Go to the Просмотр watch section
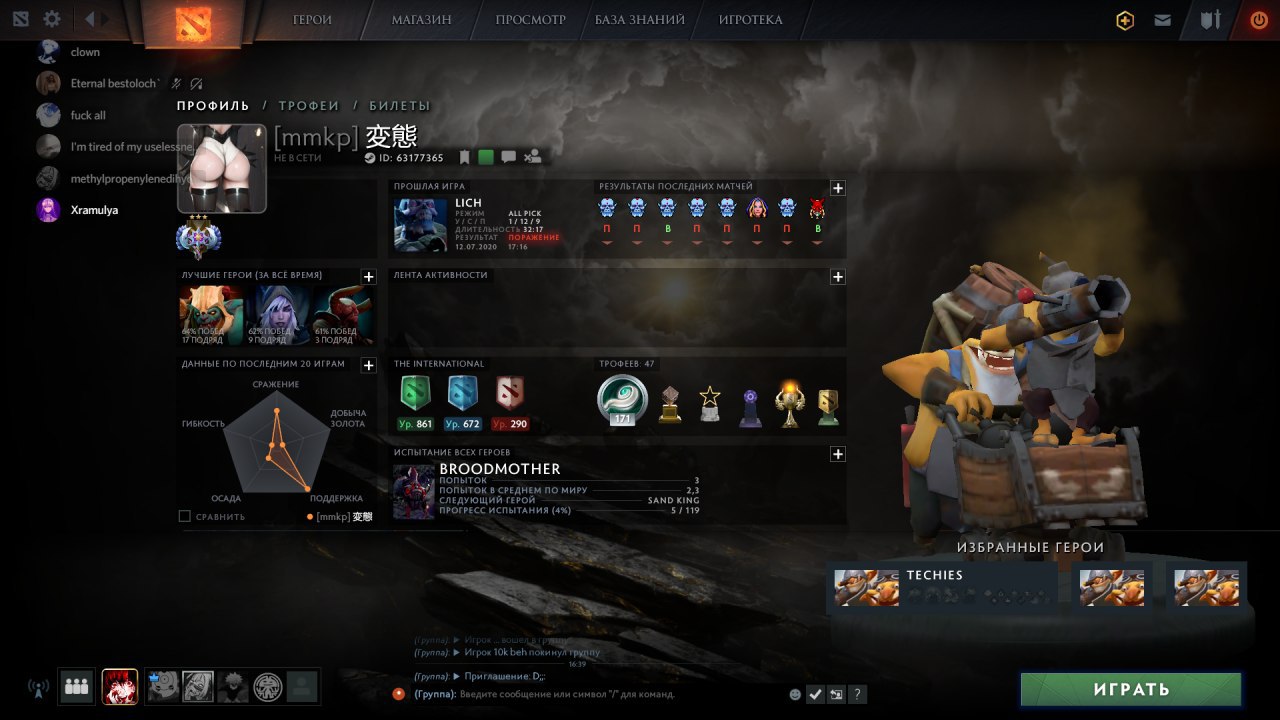This screenshot has height=720, width=1280. [x=530, y=20]
